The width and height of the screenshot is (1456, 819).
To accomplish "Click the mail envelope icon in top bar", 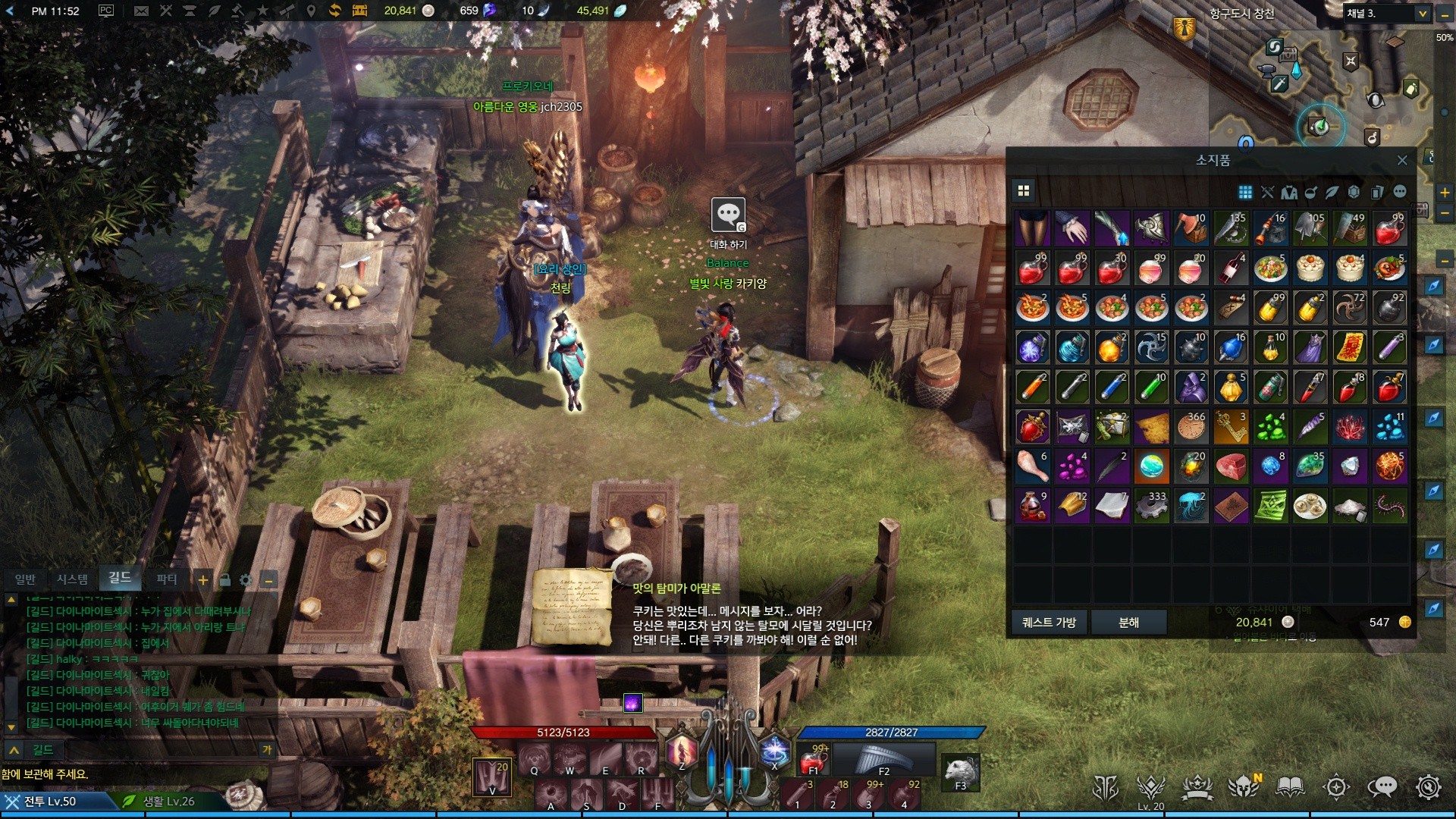I will point(141,11).
